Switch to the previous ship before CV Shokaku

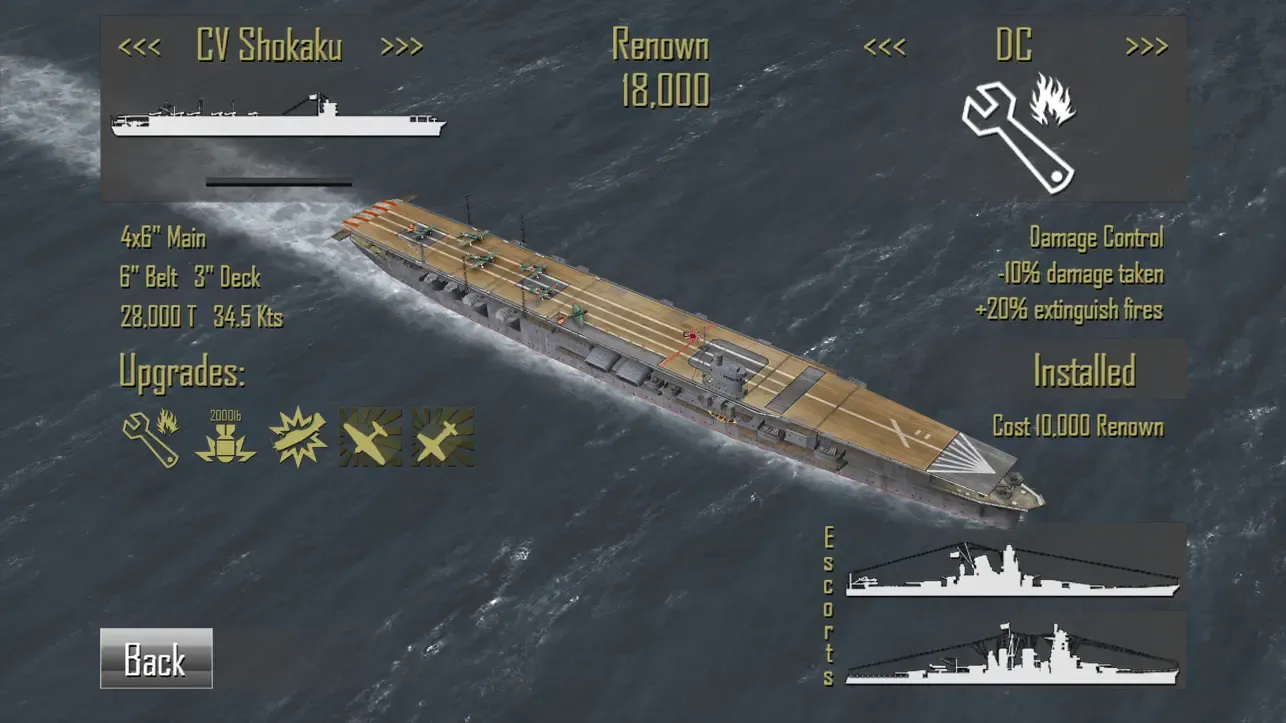coord(139,46)
